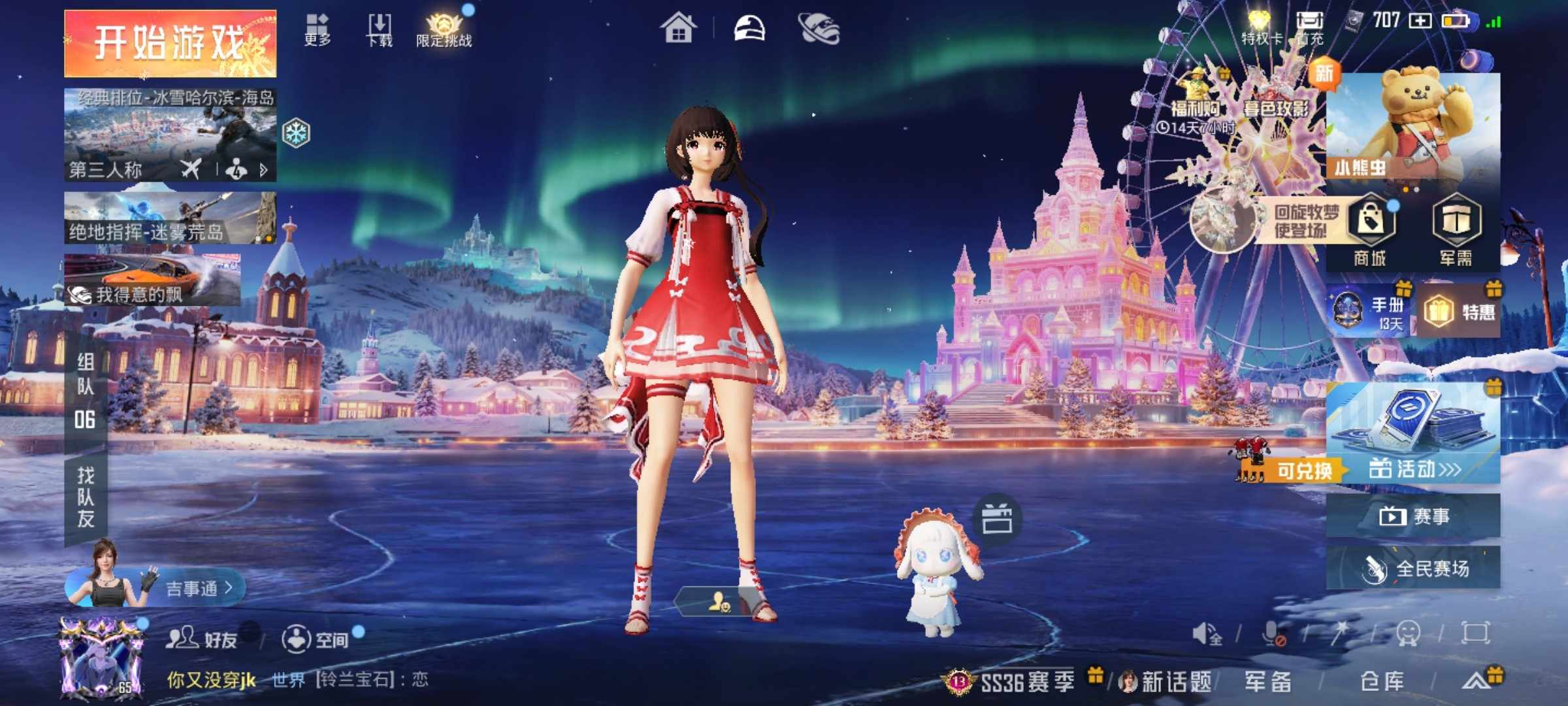The width and height of the screenshot is (1568, 706).
Task: Open the 限定挑战 event
Action: tap(444, 30)
